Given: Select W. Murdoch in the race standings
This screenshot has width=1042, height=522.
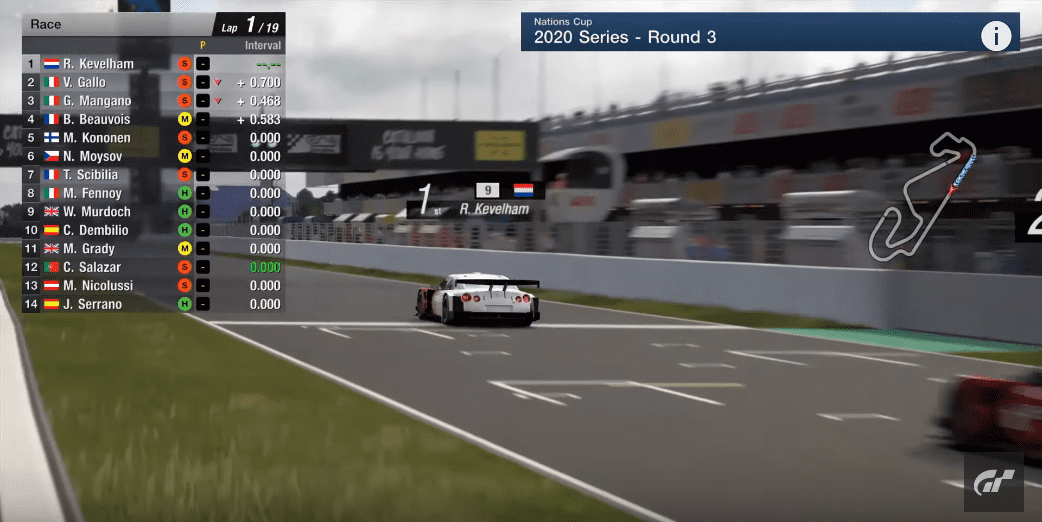Looking at the screenshot, I should point(96,212).
